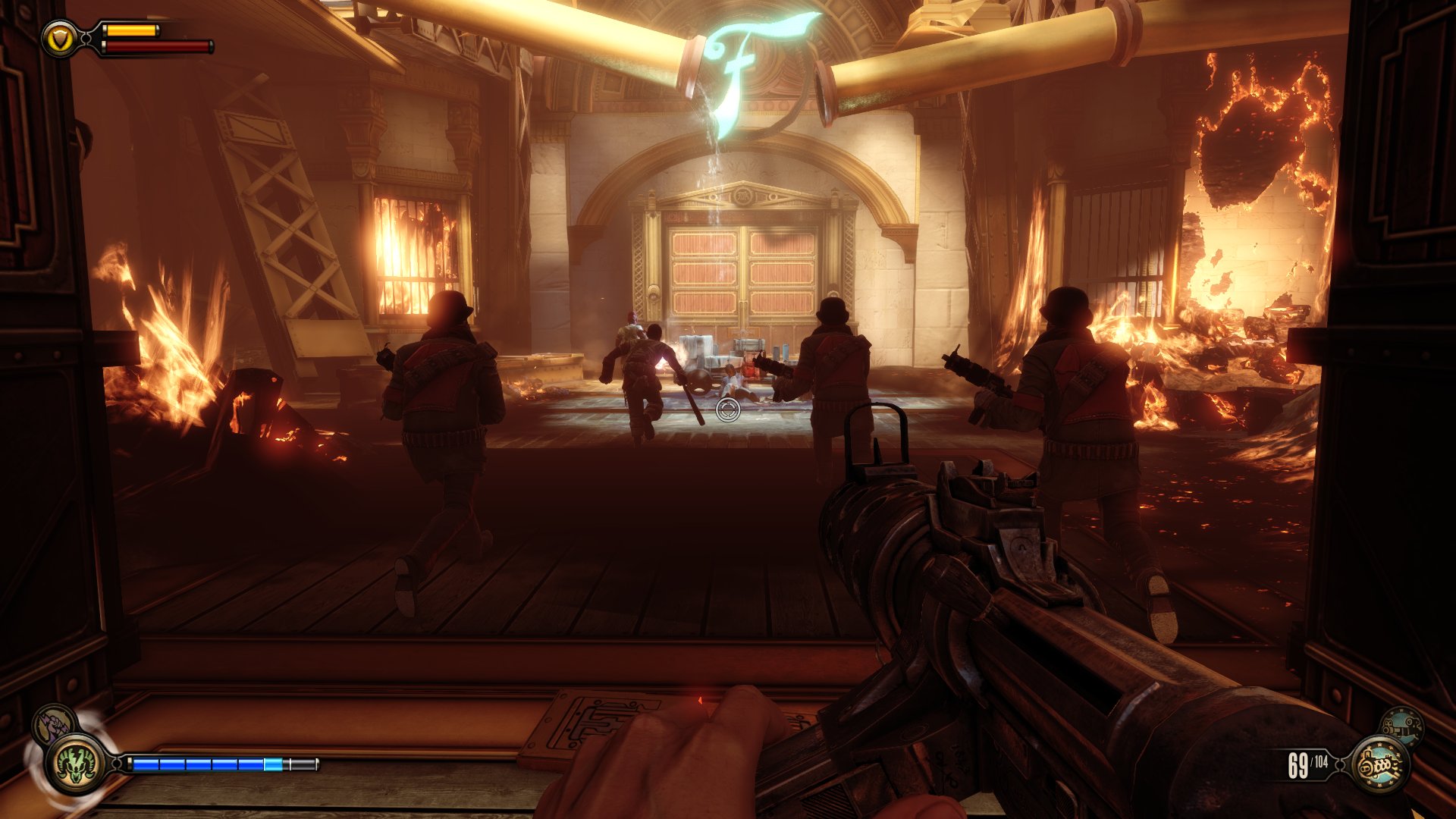Swap to the secondary weapon icon

(1401, 726)
